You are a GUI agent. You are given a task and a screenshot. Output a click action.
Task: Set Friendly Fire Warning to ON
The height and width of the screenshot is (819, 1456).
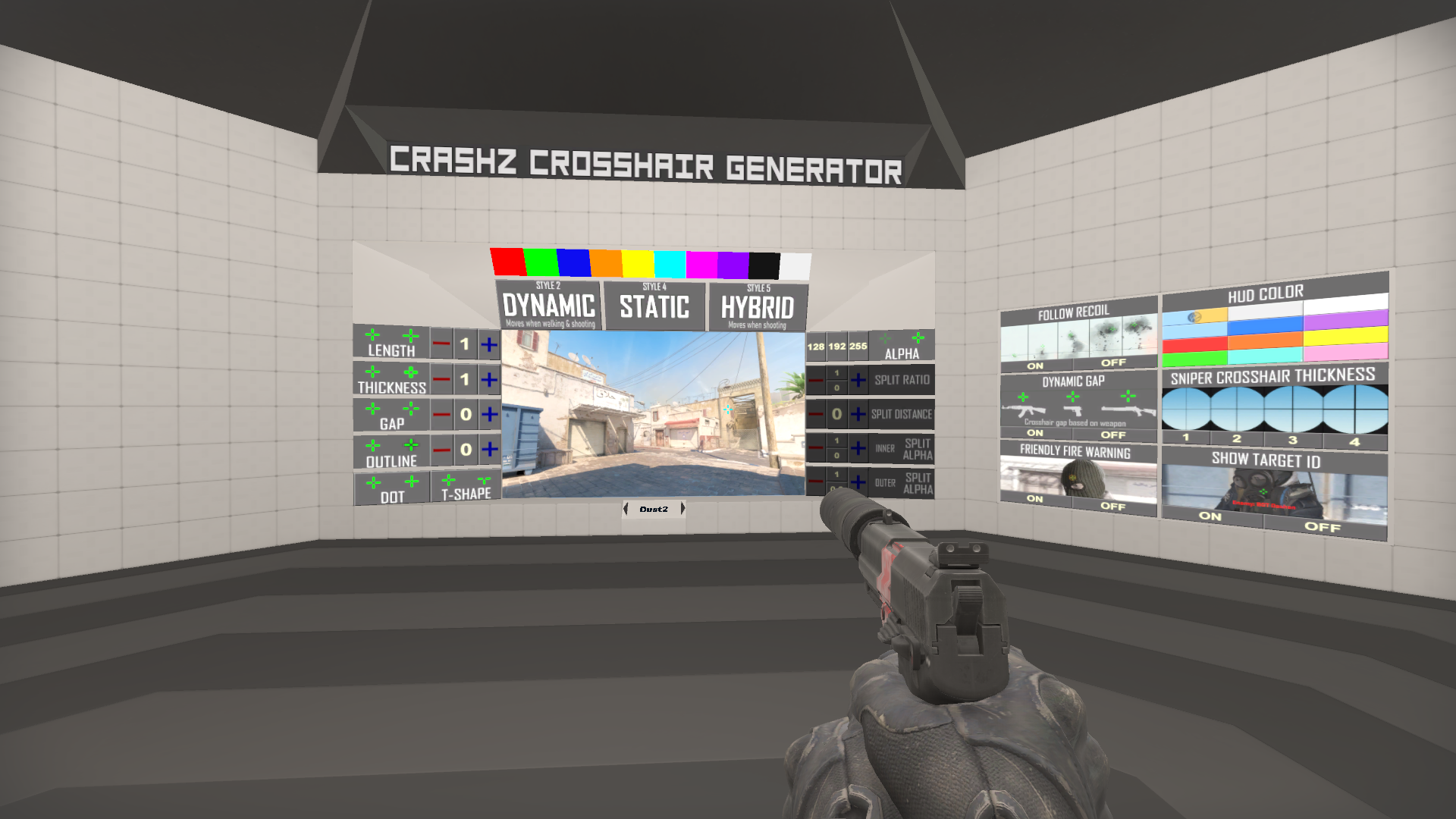click(1034, 499)
